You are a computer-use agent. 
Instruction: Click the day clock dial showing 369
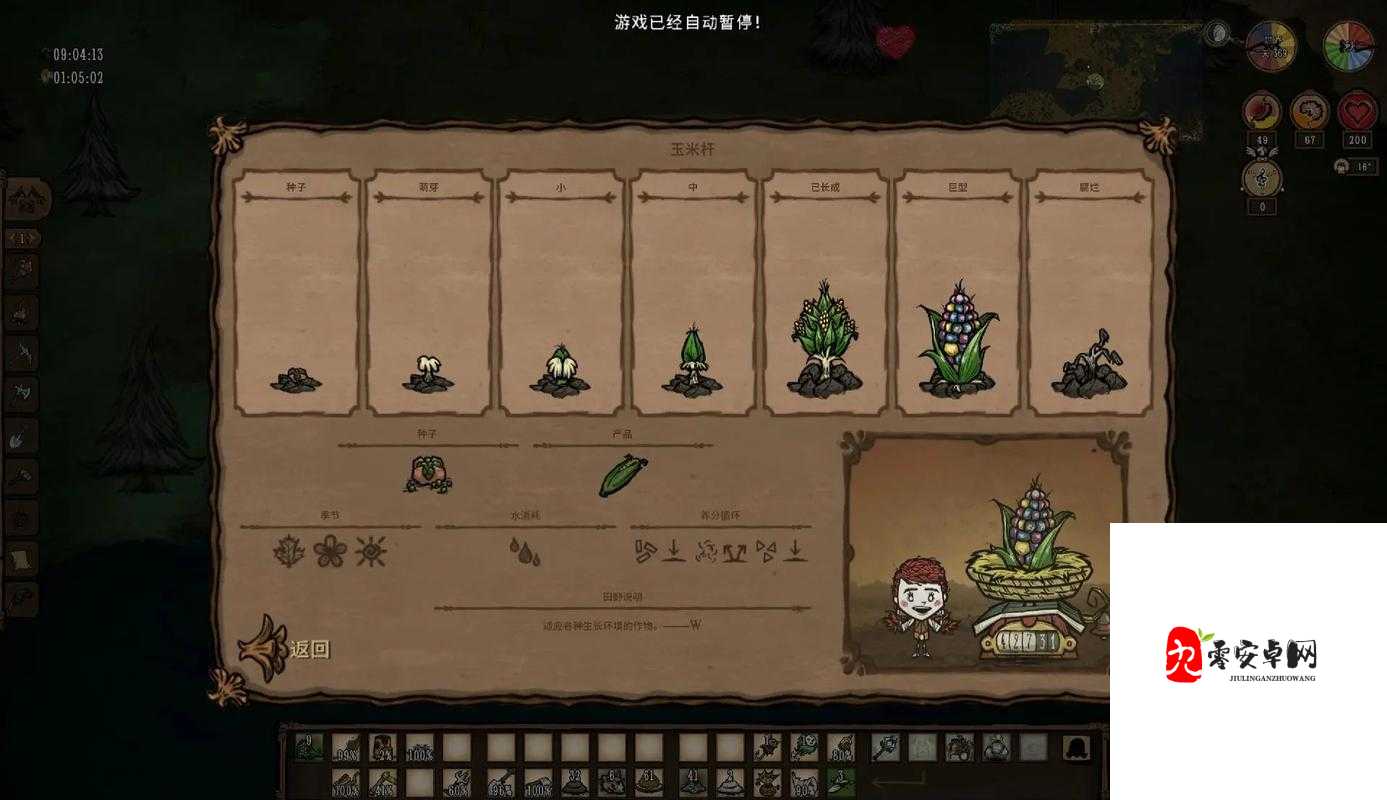[1272, 46]
